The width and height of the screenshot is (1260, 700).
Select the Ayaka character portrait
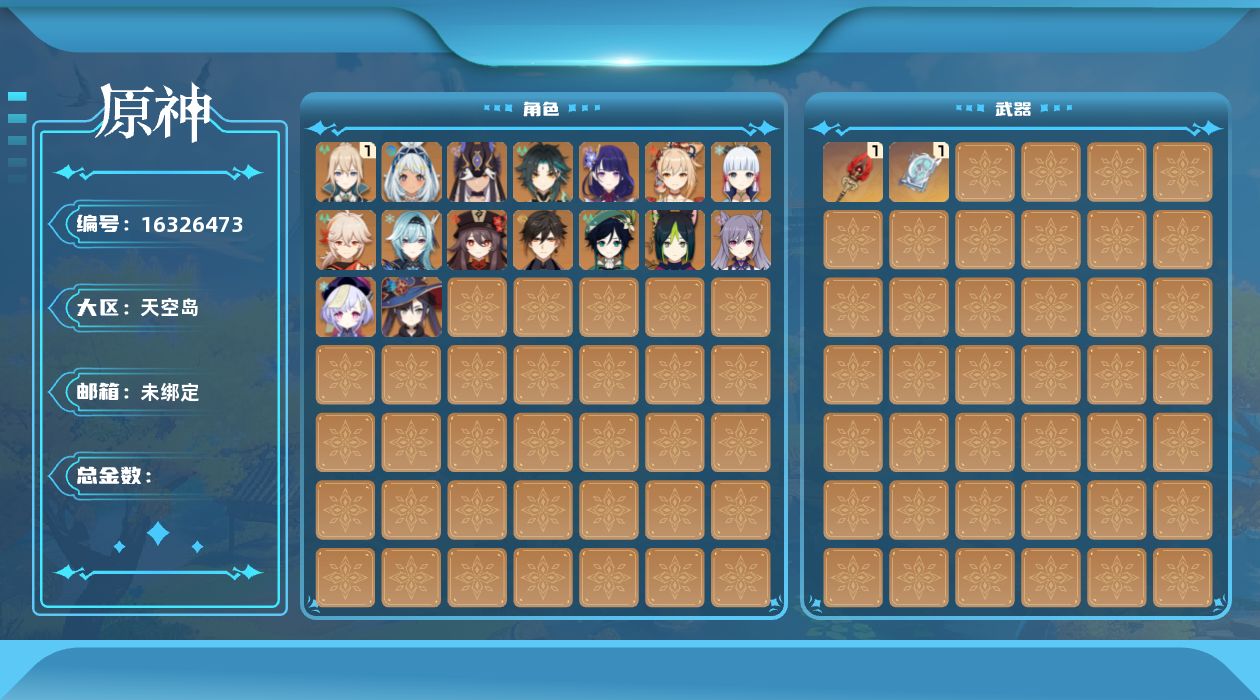pos(741,172)
